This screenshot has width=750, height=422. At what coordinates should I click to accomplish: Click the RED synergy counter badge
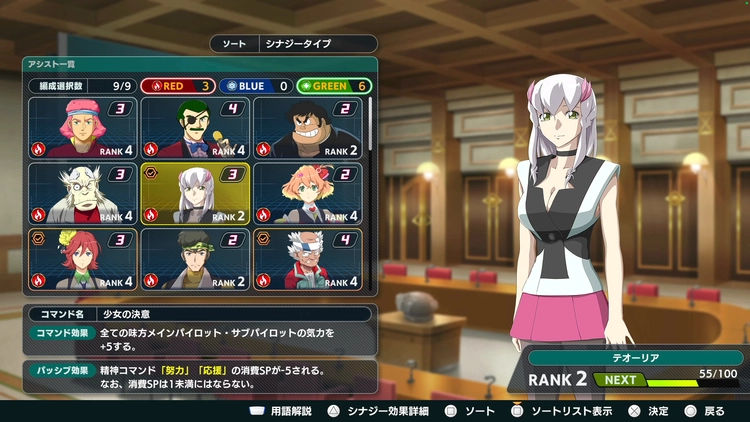(176, 86)
